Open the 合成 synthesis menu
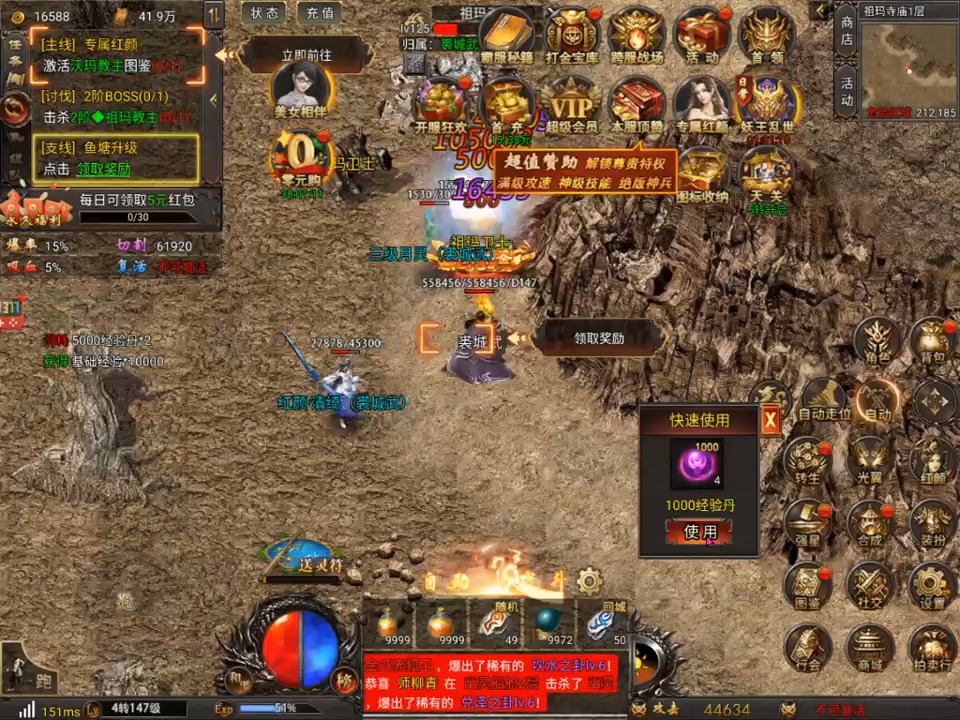 coord(869,522)
